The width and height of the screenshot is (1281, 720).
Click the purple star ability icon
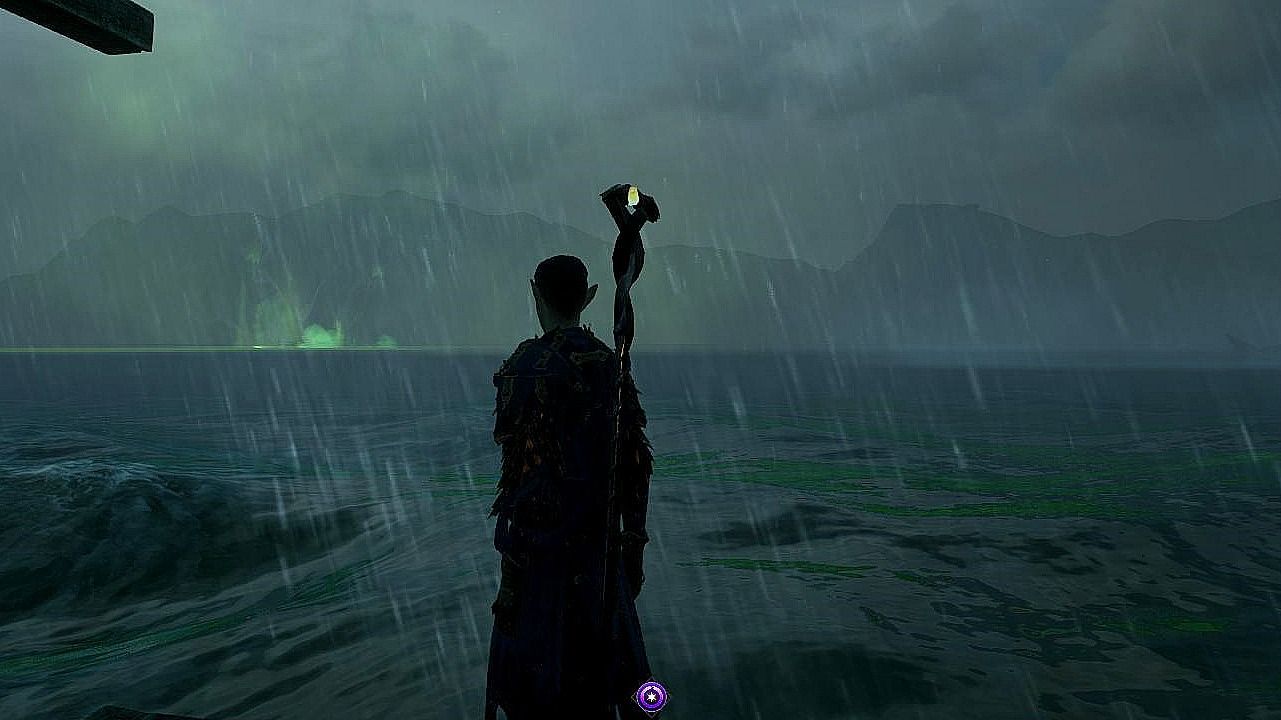point(651,696)
